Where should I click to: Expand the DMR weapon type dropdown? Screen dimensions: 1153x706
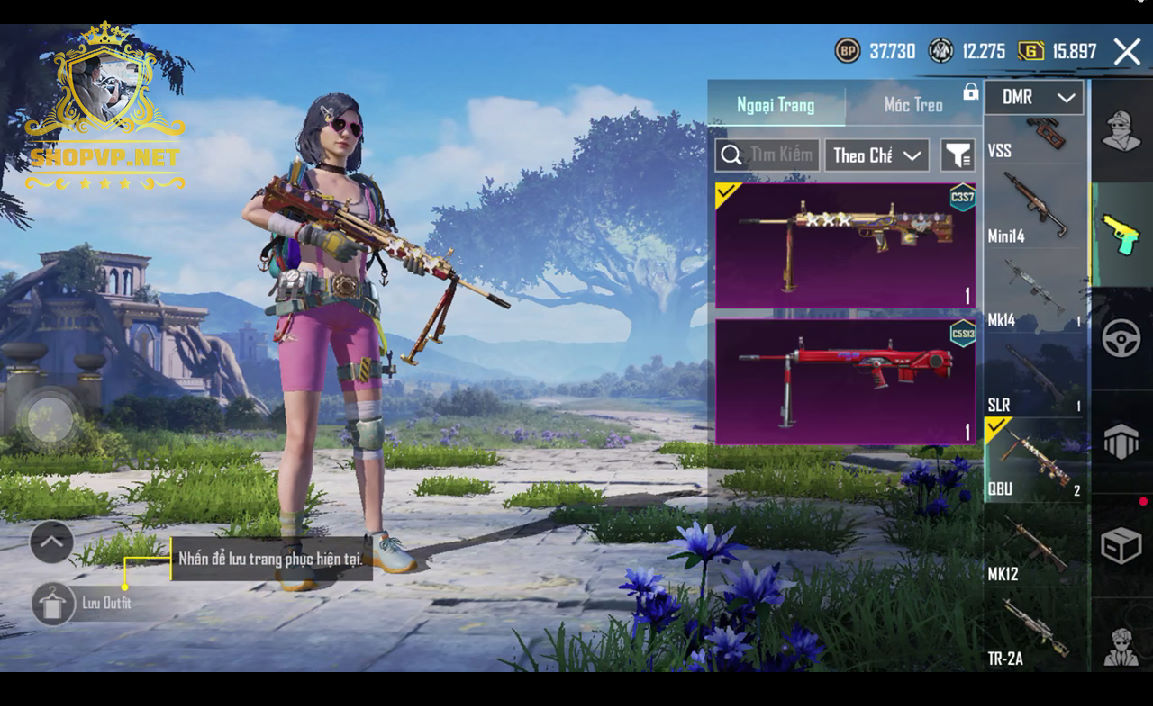click(x=1035, y=98)
